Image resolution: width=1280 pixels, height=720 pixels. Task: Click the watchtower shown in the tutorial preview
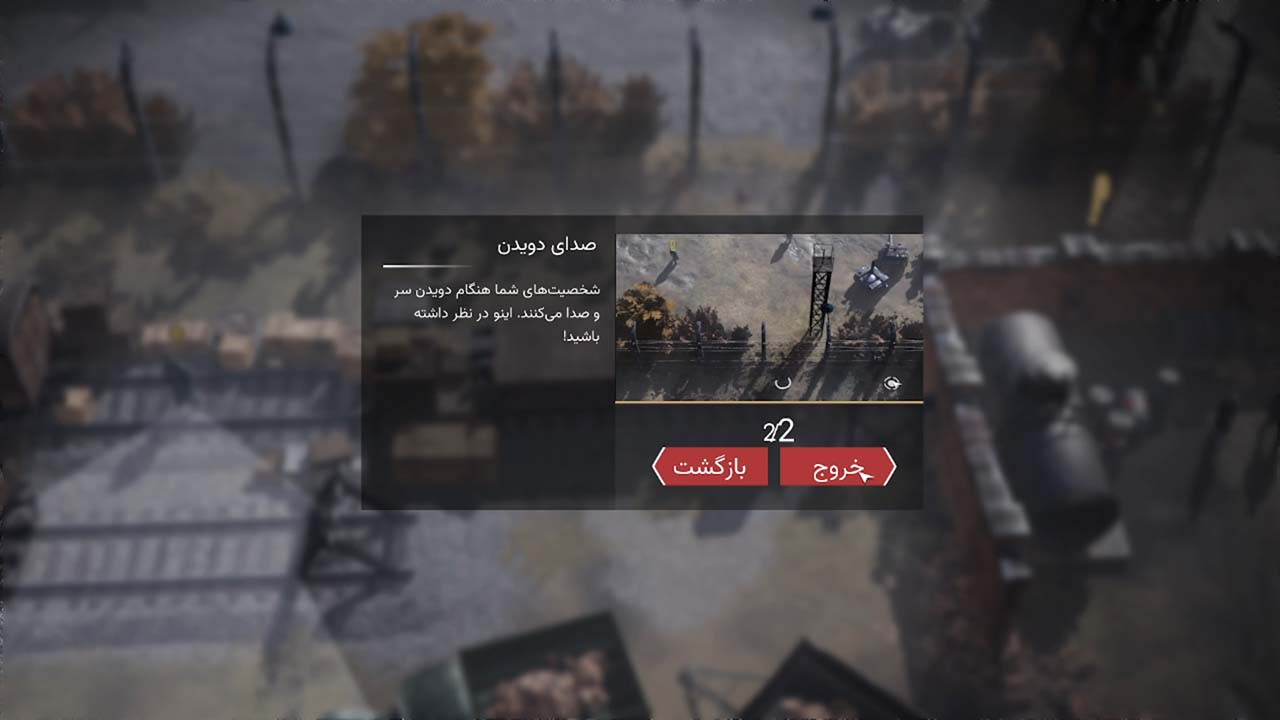(x=821, y=290)
